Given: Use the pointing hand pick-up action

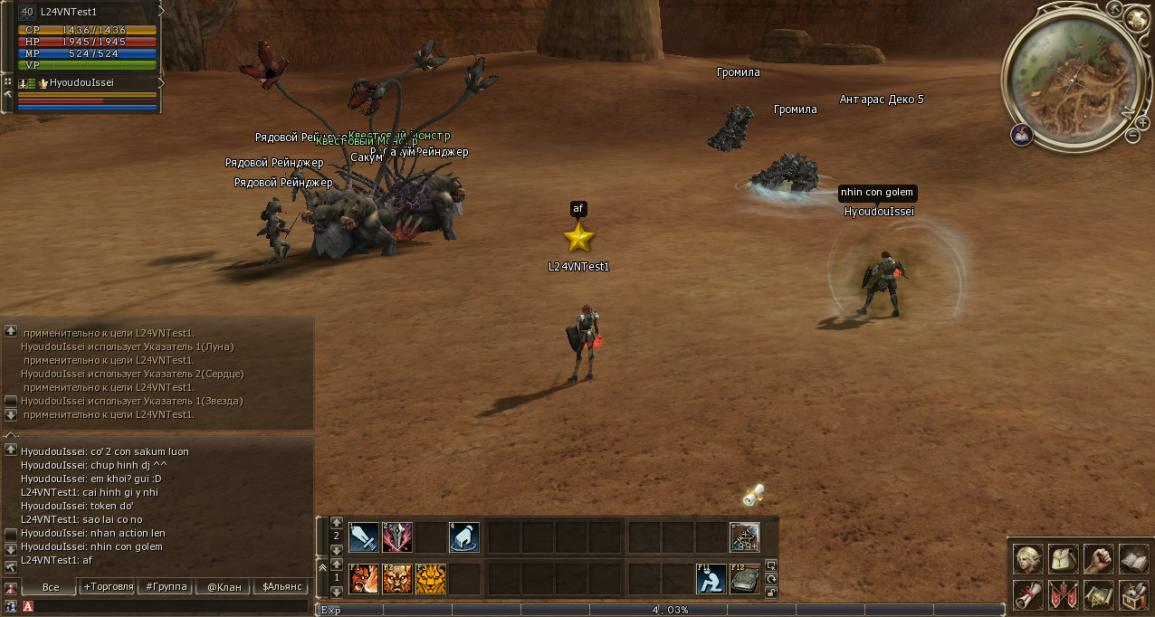Looking at the screenshot, I should [x=464, y=537].
